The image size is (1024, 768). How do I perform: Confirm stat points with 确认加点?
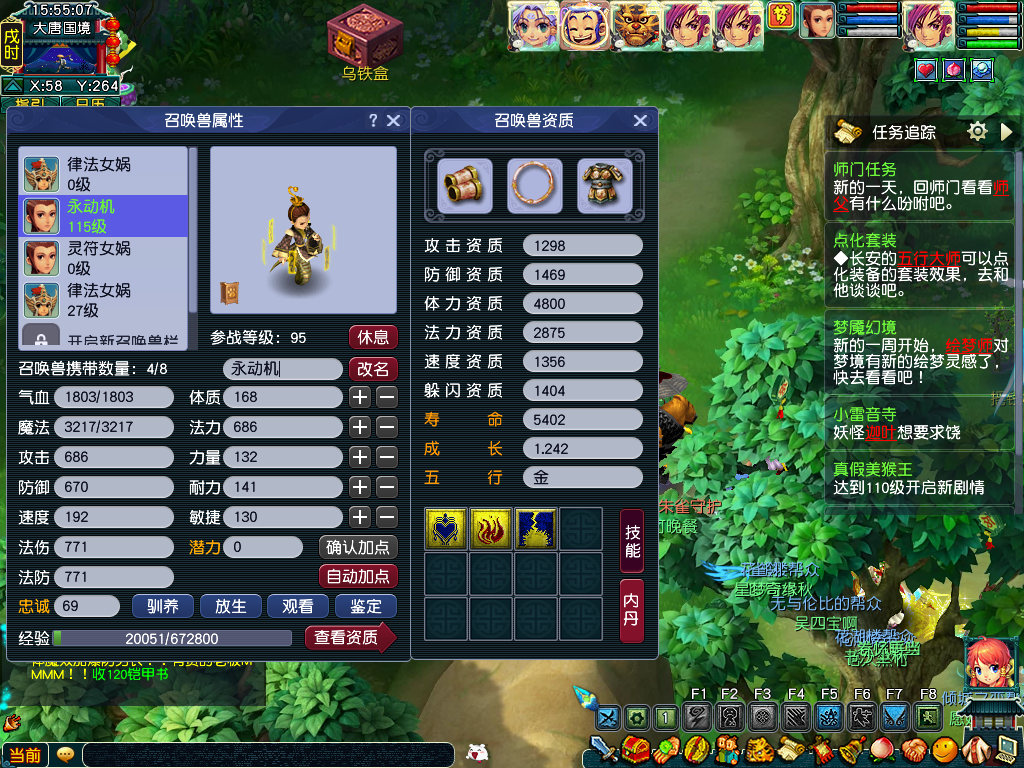pos(358,547)
